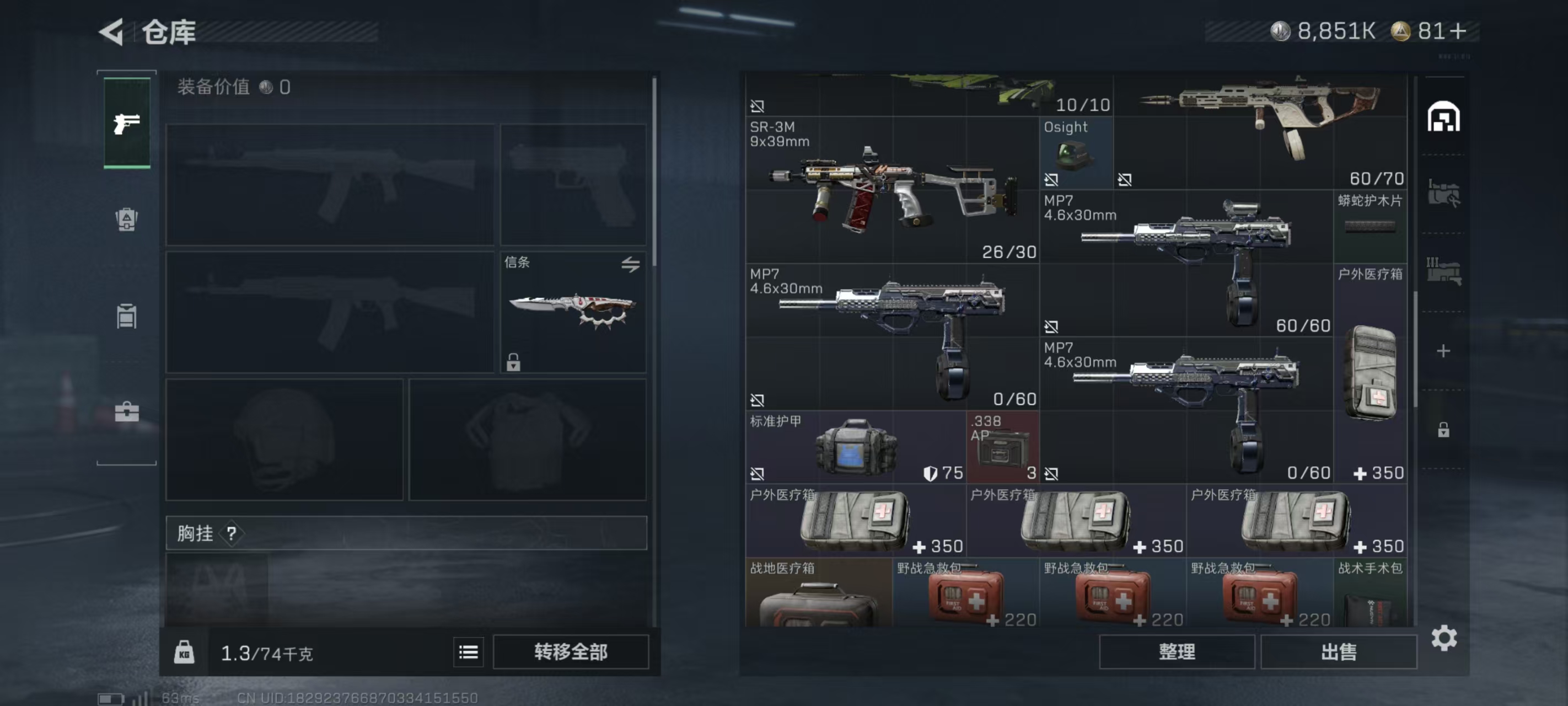Select the SR-3M 9x39mm rifle
Viewport: 1568px width, 706px height.
click(x=892, y=190)
